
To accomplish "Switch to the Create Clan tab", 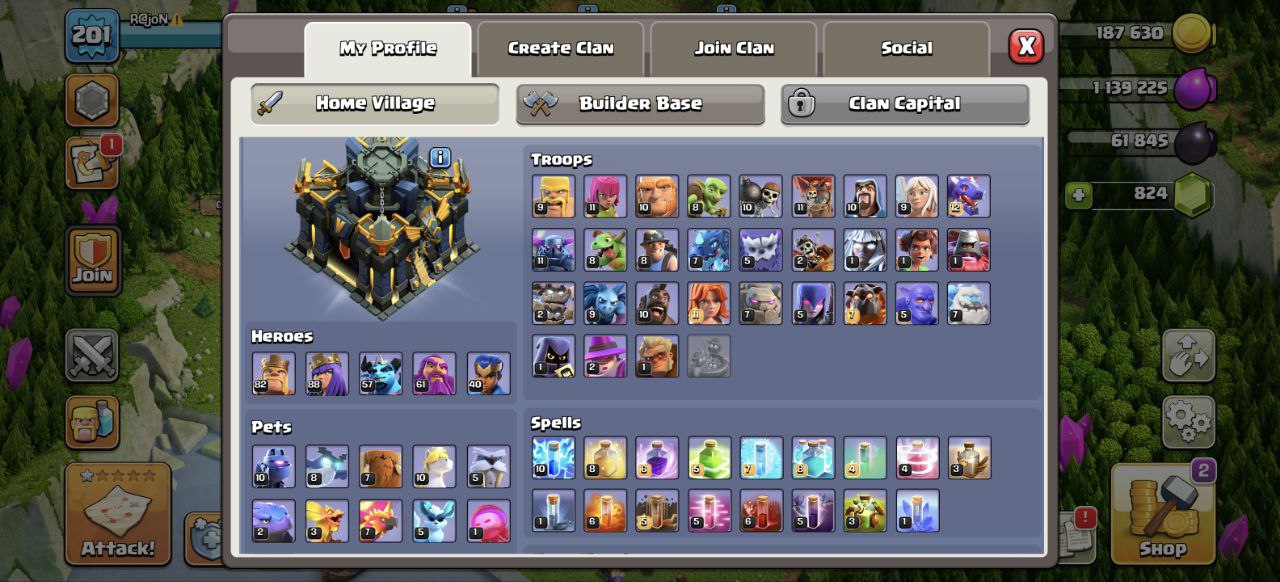I will coord(560,48).
